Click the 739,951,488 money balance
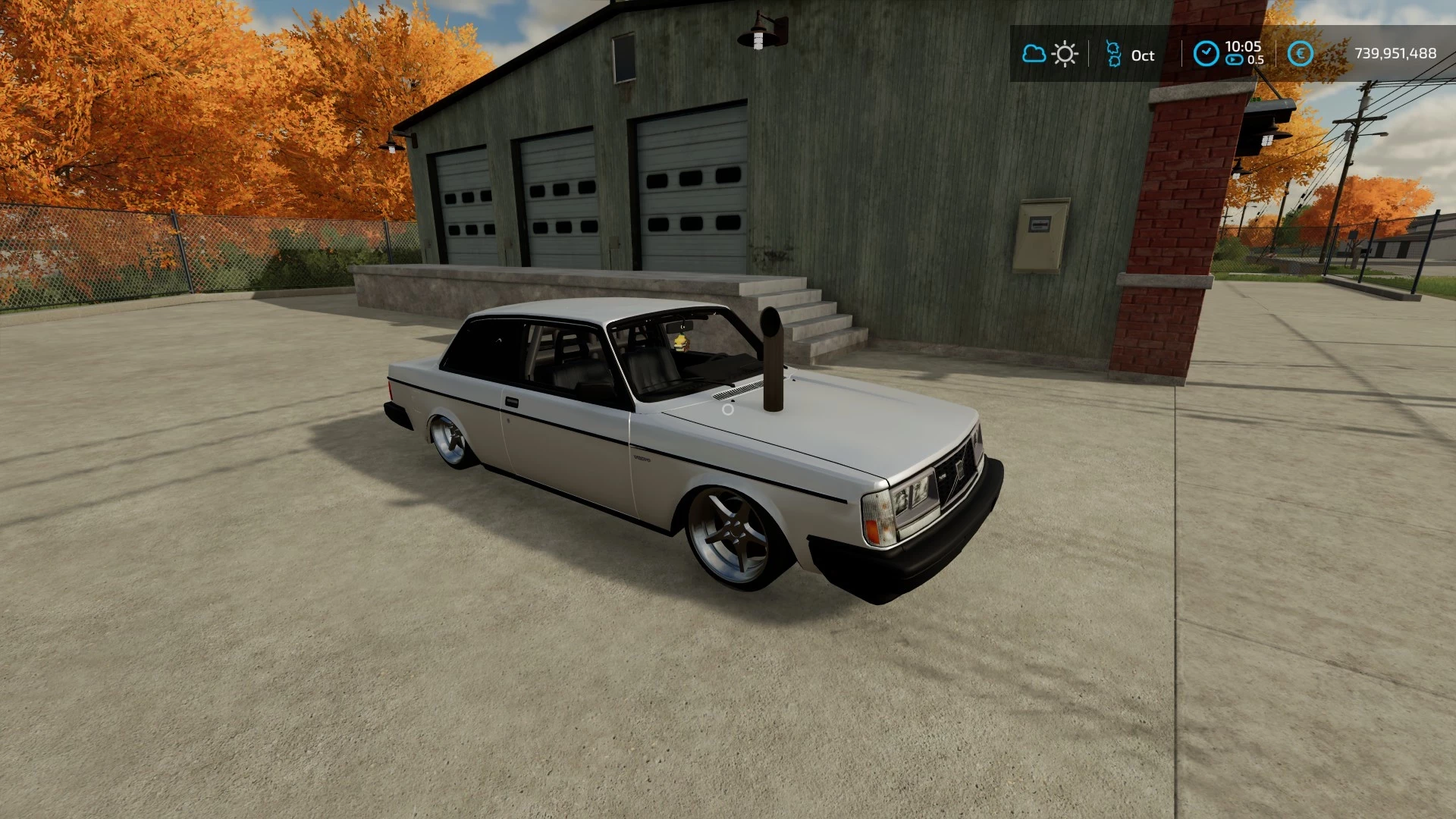The image size is (1456, 819). coord(1395,53)
